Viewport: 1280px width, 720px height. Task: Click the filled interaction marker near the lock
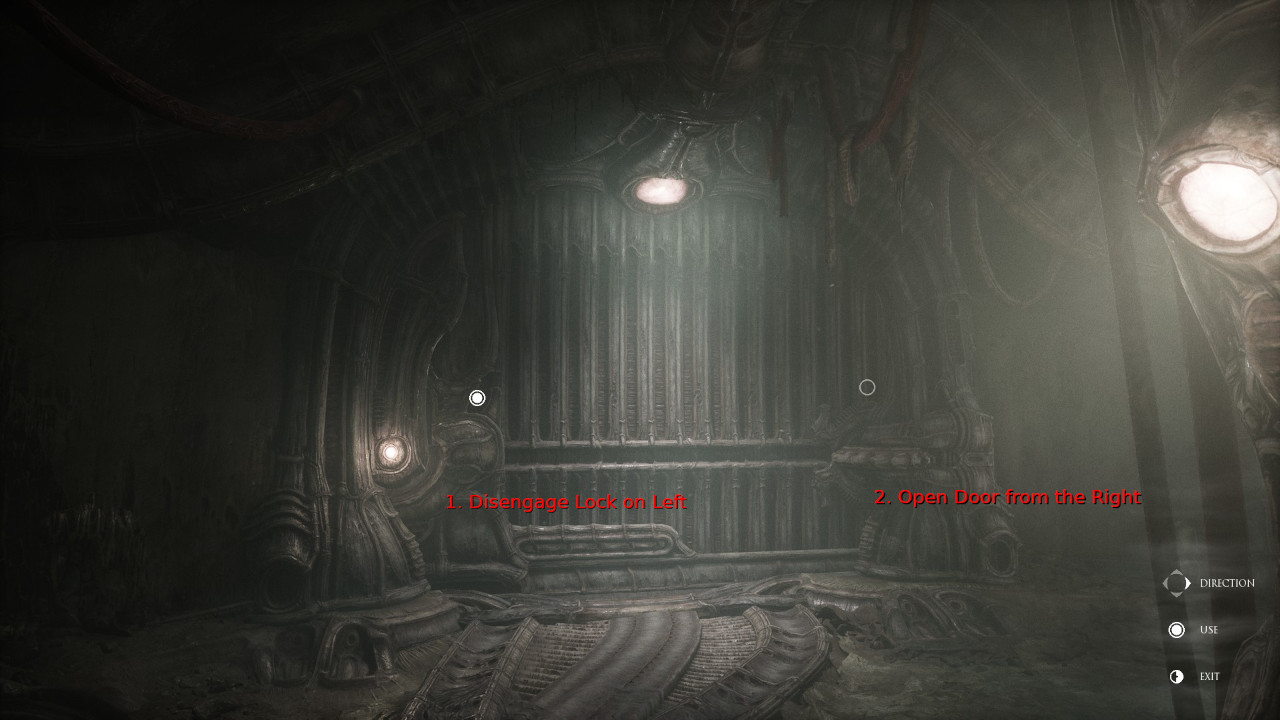[x=477, y=397]
